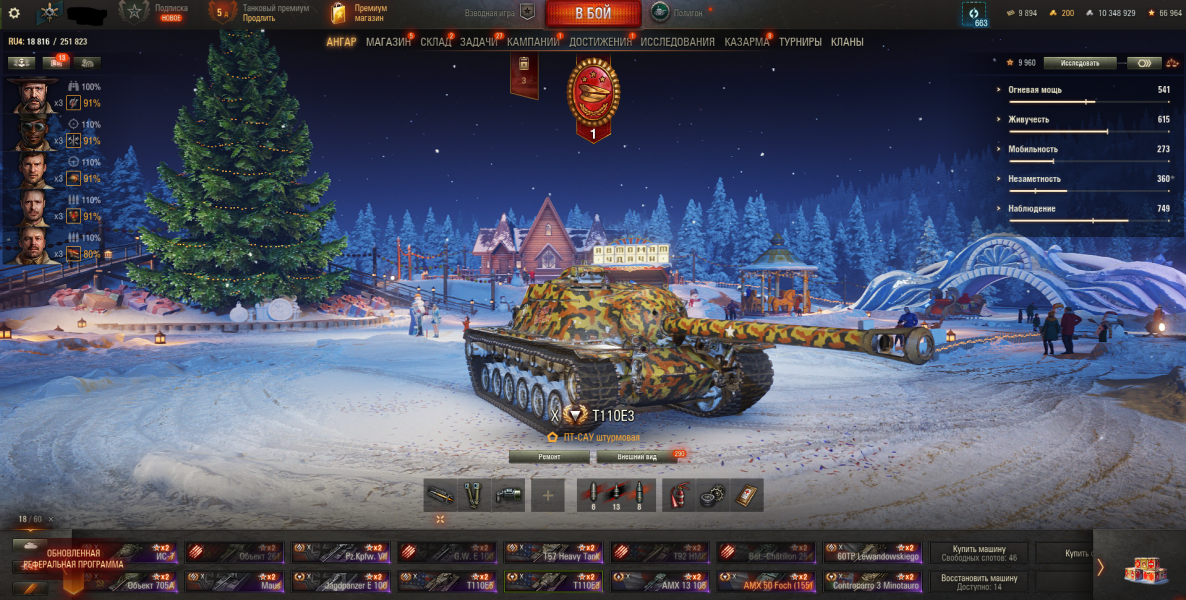Viewport: 1186px width, 600px height.
Task: Choose the 60TP Lewandowskiego tank
Action: coord(874,552)
